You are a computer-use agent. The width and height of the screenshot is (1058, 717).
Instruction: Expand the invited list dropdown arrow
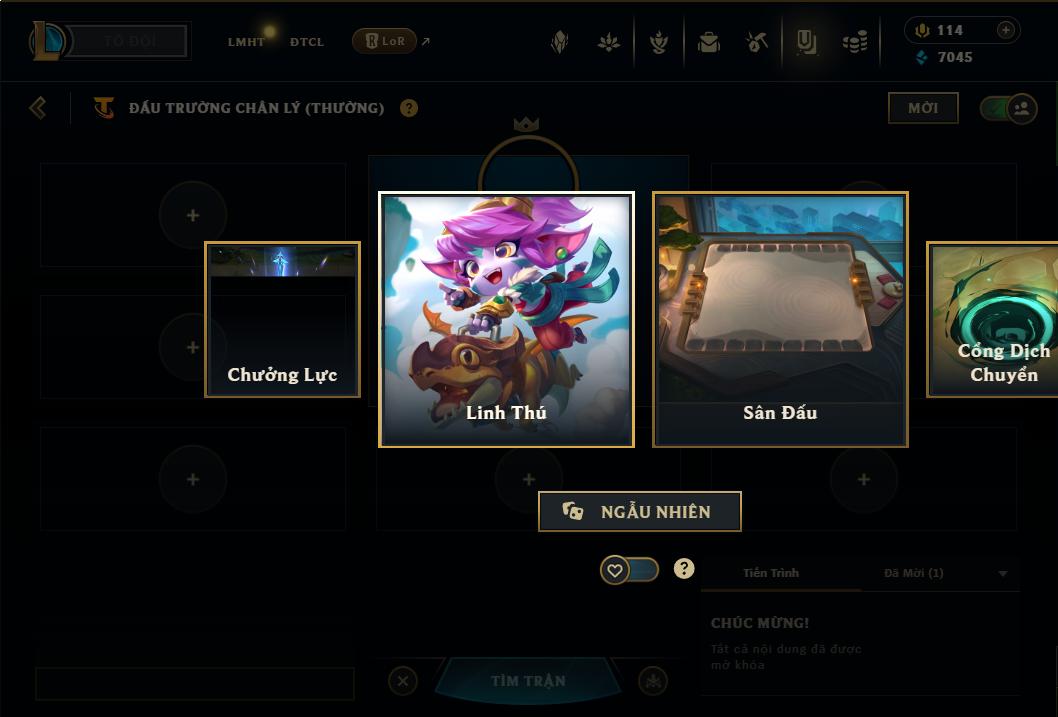1003,574
